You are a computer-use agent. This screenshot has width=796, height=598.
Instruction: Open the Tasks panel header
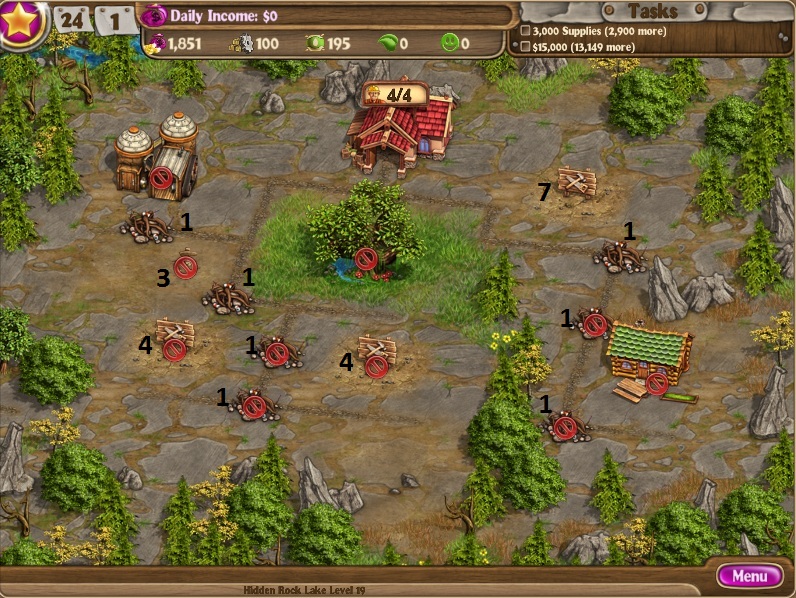652,11
